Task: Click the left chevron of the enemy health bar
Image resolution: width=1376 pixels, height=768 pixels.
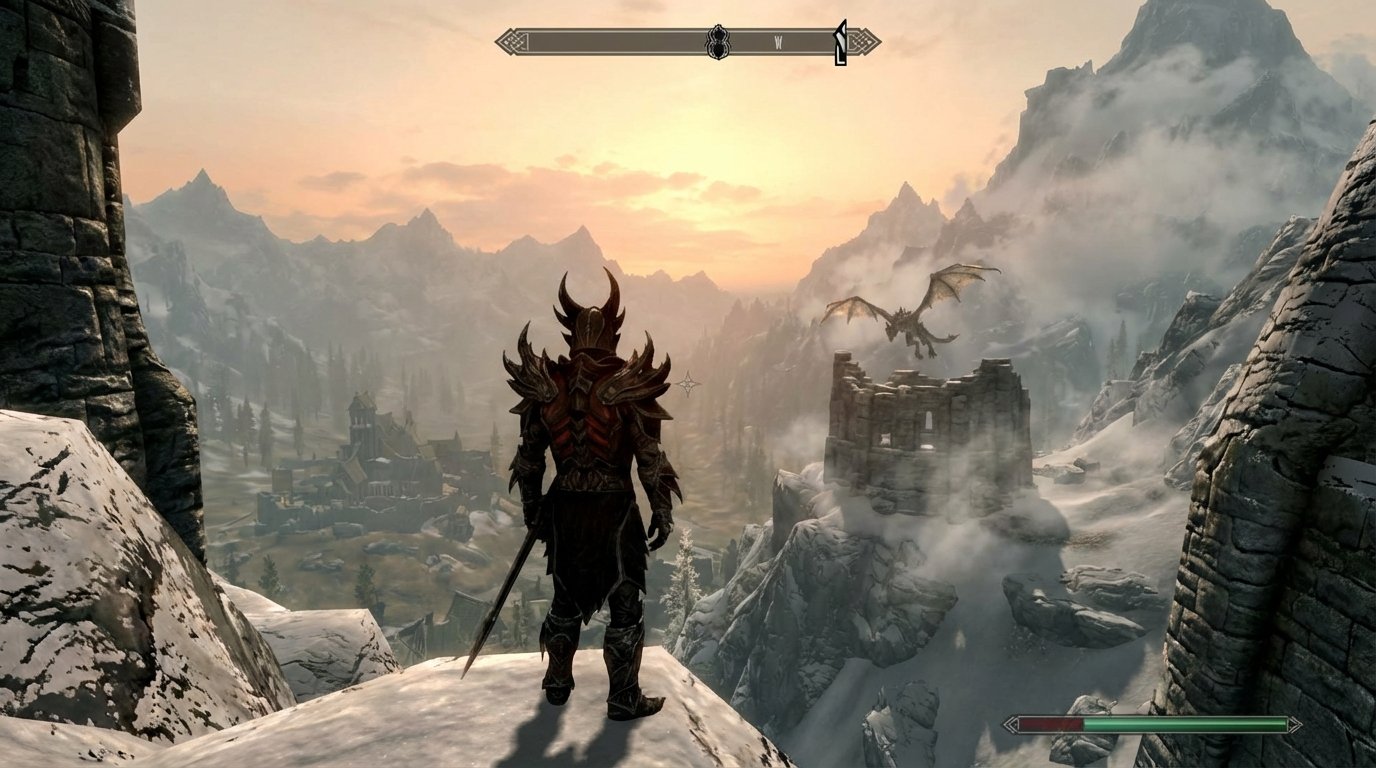Action: click(x=1013, y=722)
